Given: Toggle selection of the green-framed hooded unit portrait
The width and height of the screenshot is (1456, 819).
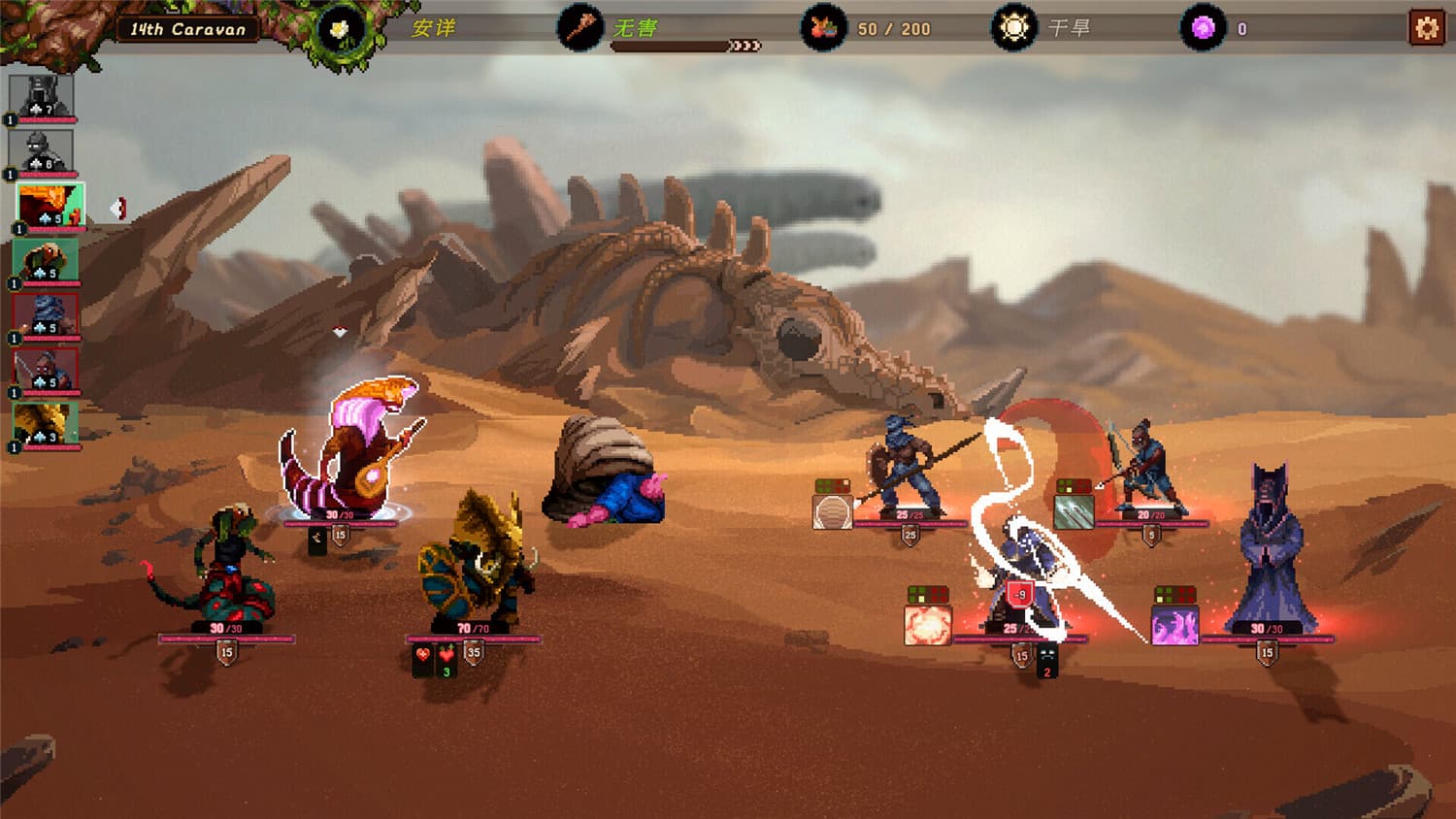Looking at the screenshot, I should click(46, 260).
